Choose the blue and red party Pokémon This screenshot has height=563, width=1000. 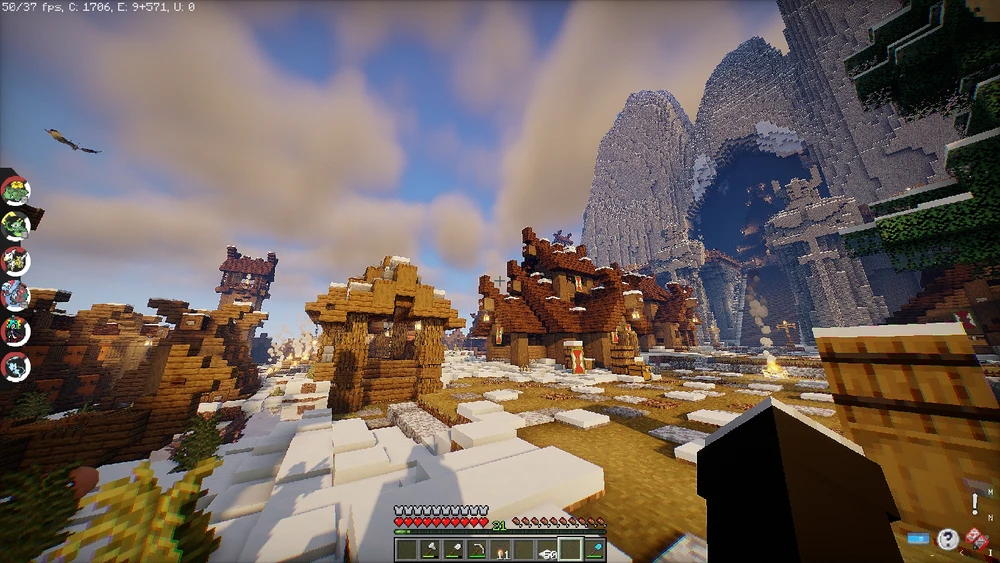(15, 295)
